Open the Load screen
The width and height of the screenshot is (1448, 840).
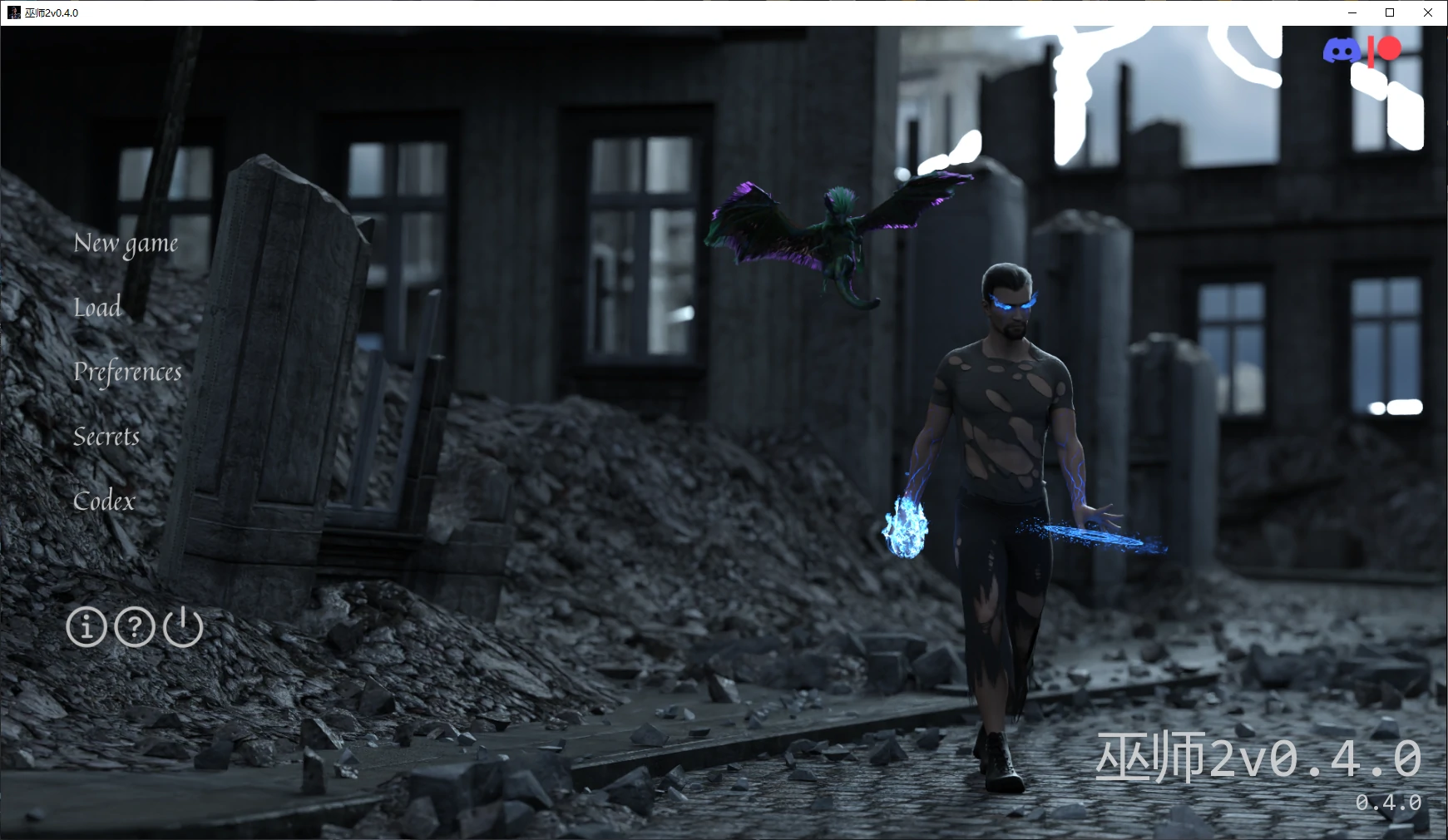97,308
